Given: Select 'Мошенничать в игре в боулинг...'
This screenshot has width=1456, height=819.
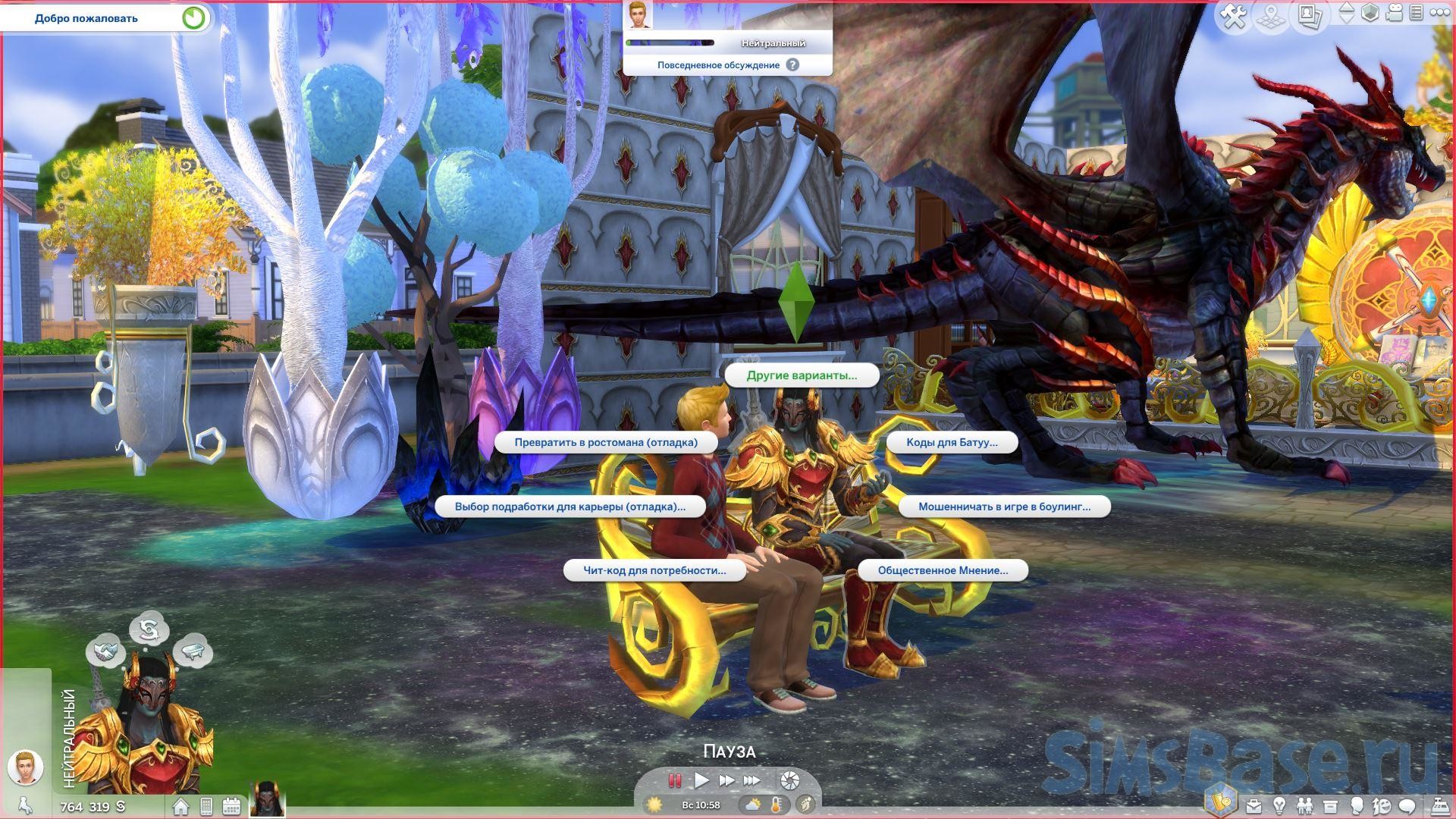Looking at the screenshot, I should 1004,507.
